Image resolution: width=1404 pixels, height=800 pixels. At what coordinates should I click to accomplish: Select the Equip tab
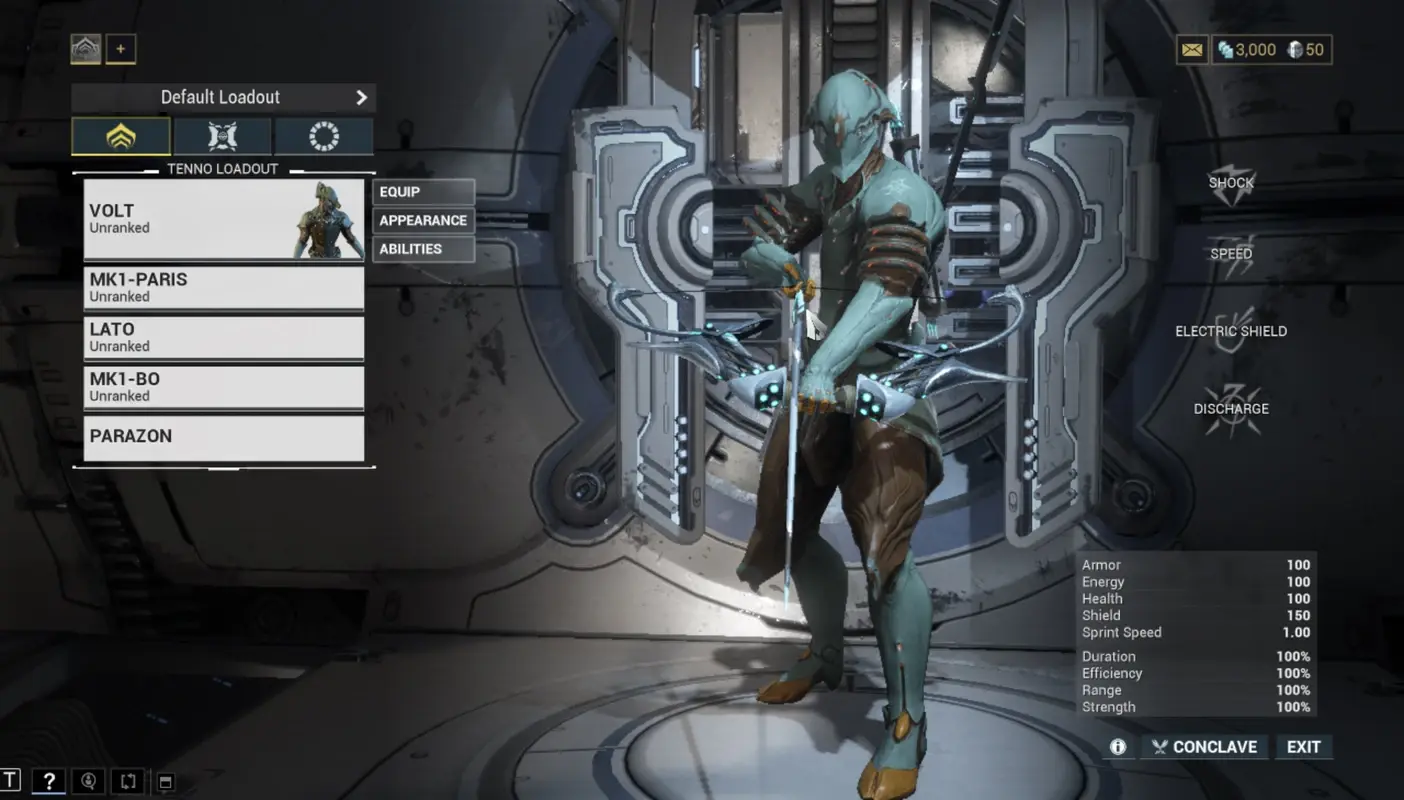click(x=423, y=191)
